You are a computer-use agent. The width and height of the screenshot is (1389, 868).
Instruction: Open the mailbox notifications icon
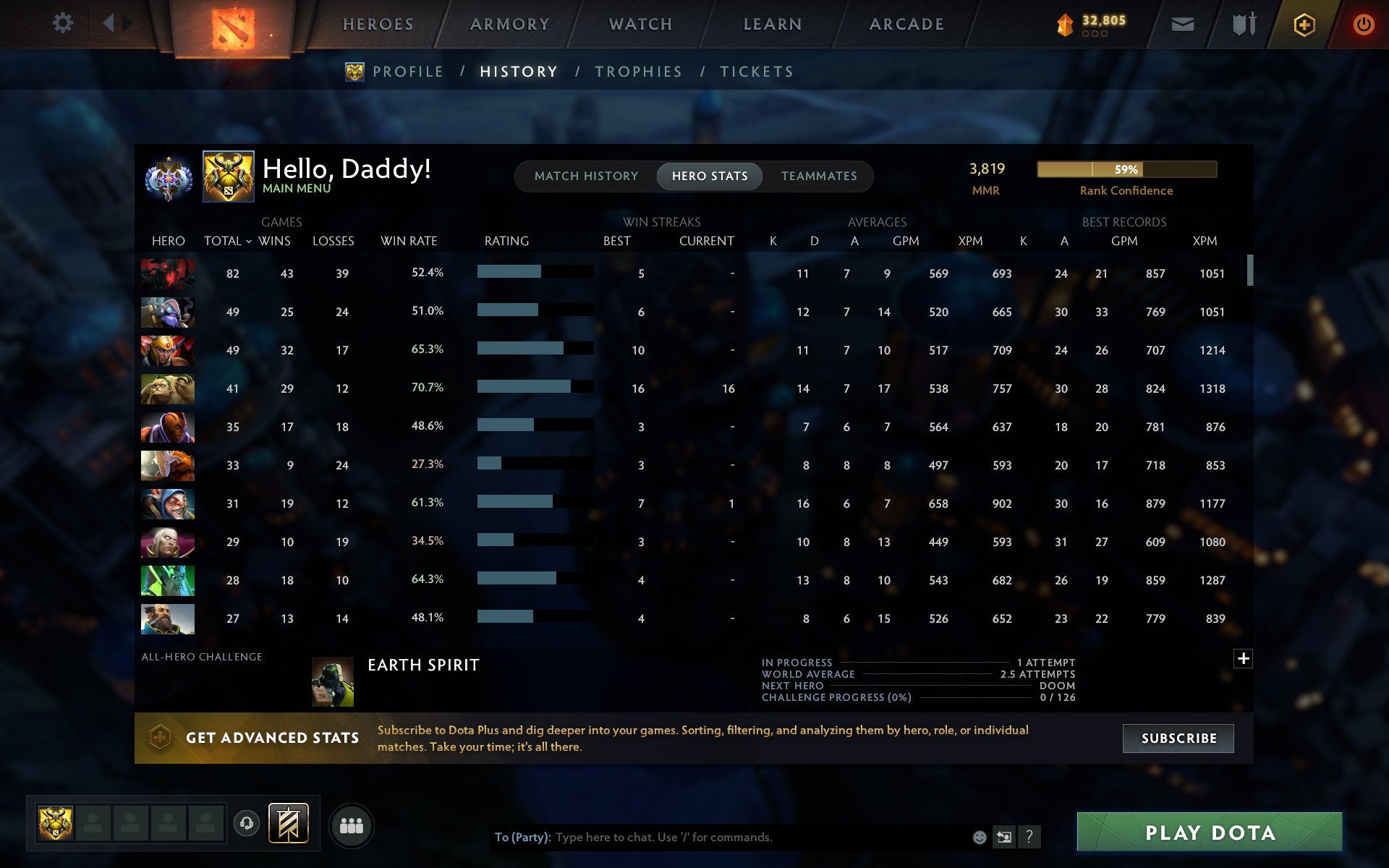point(1182,23)
